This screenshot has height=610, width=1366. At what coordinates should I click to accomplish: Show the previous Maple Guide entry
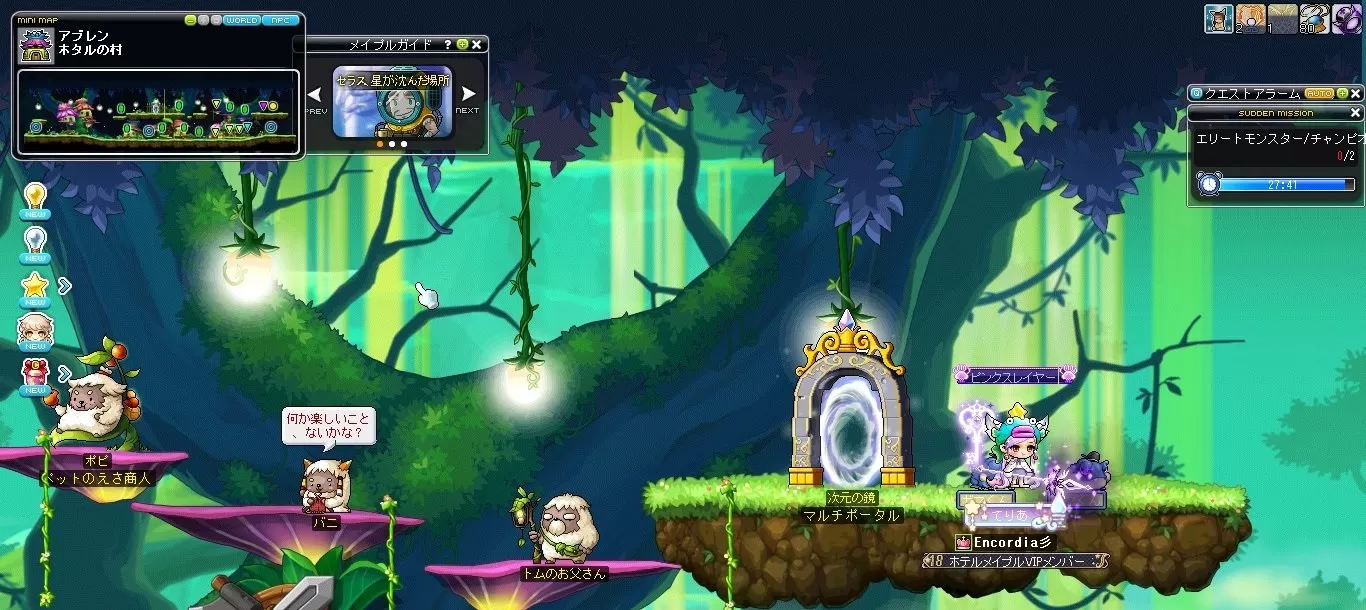click(314, 96)
